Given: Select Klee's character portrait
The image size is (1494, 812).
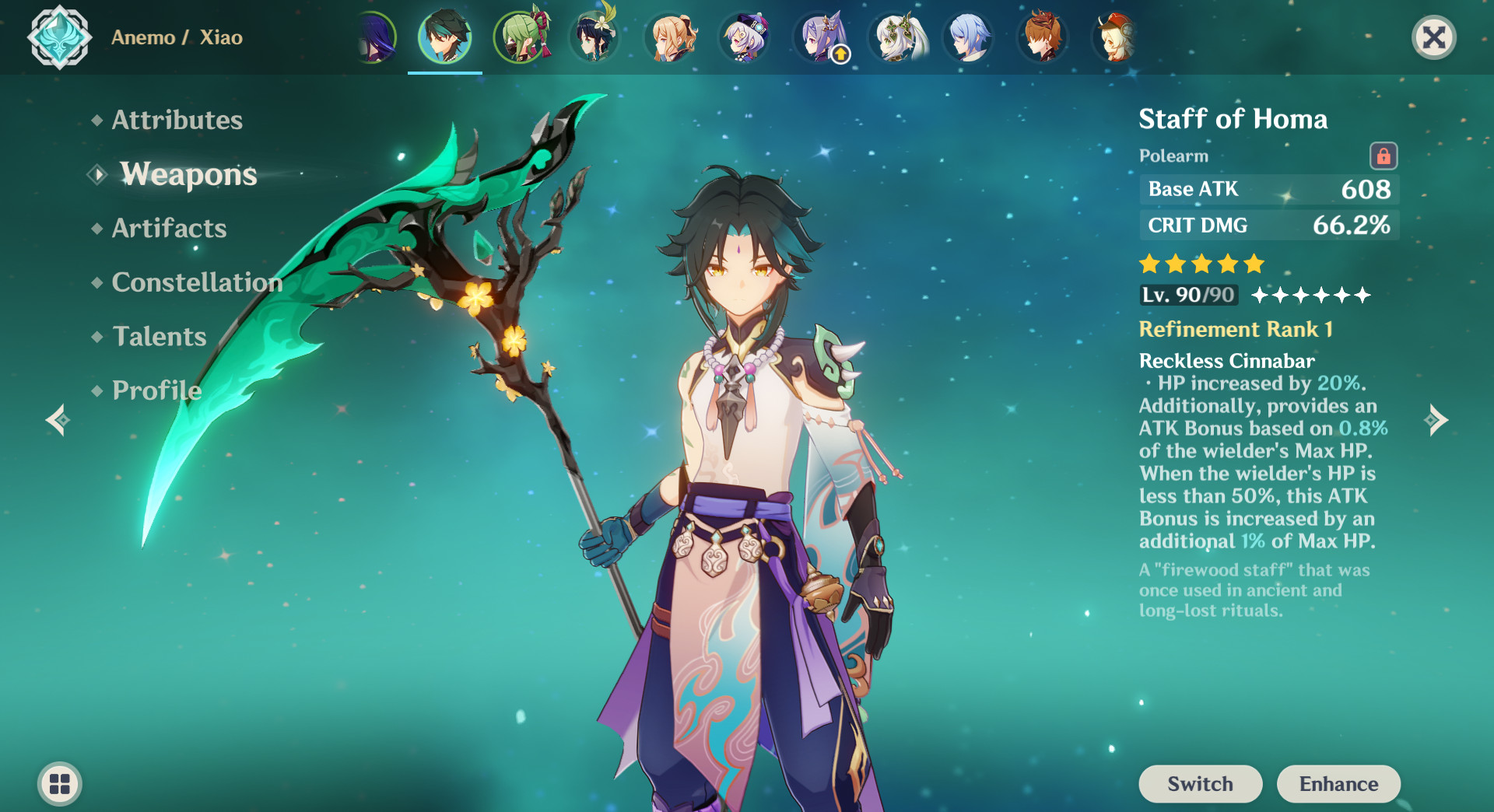Looking at the screenshot, I should [1115, 37].
